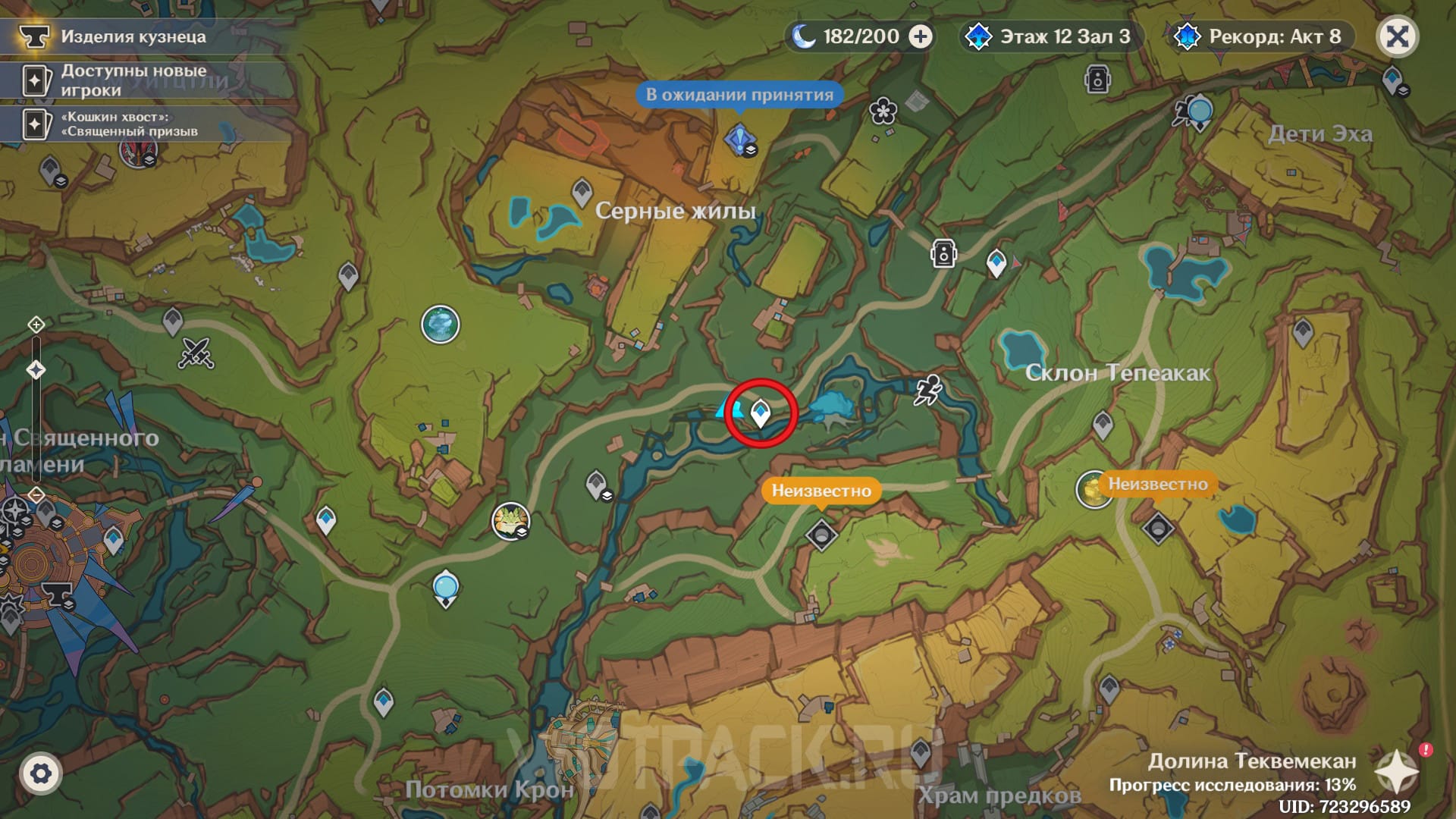
Task: Select the red-circled teleport waypoint
Action: [760, 413]
